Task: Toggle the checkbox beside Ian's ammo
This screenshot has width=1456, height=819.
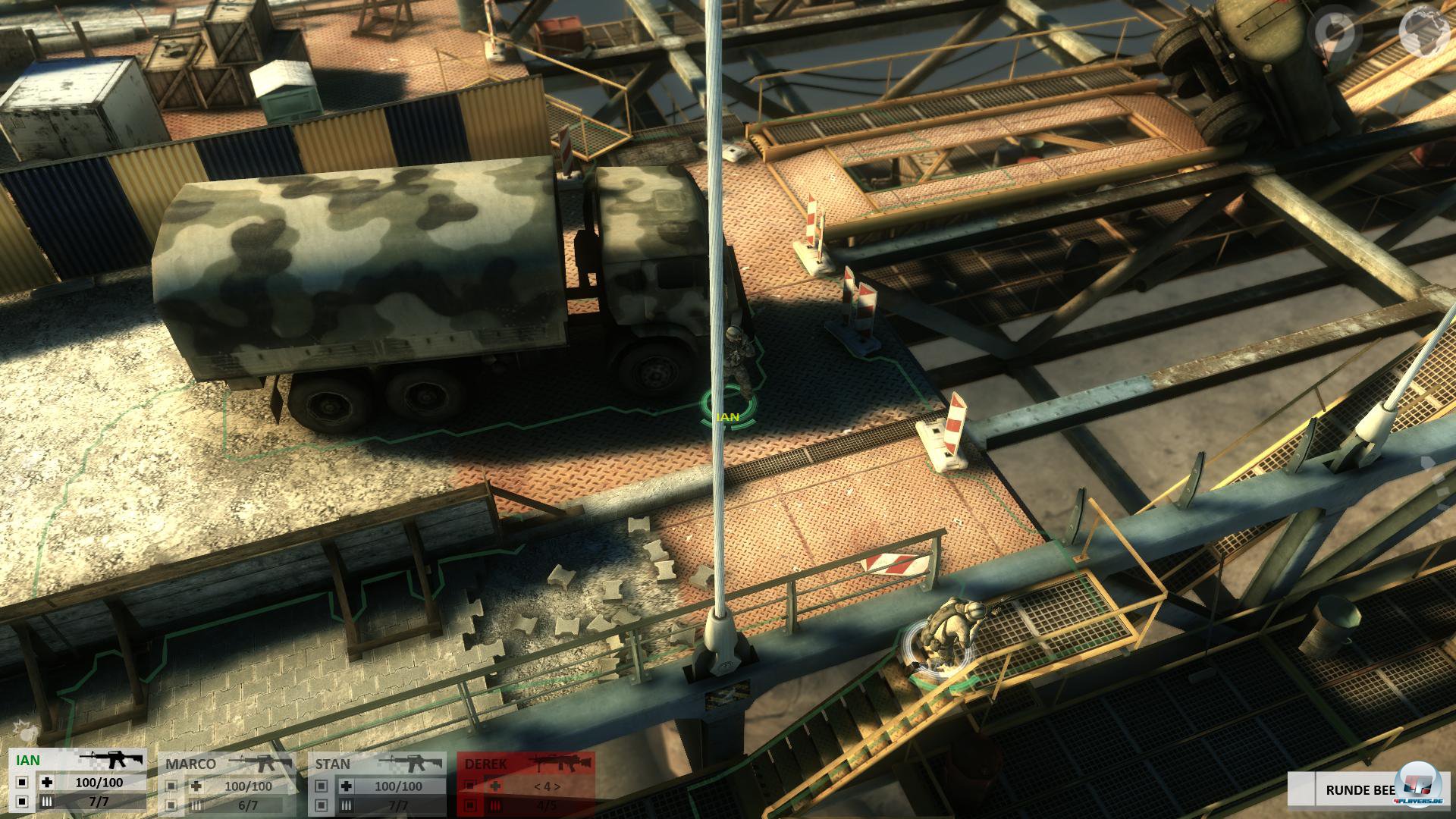Action: (21, 802)
